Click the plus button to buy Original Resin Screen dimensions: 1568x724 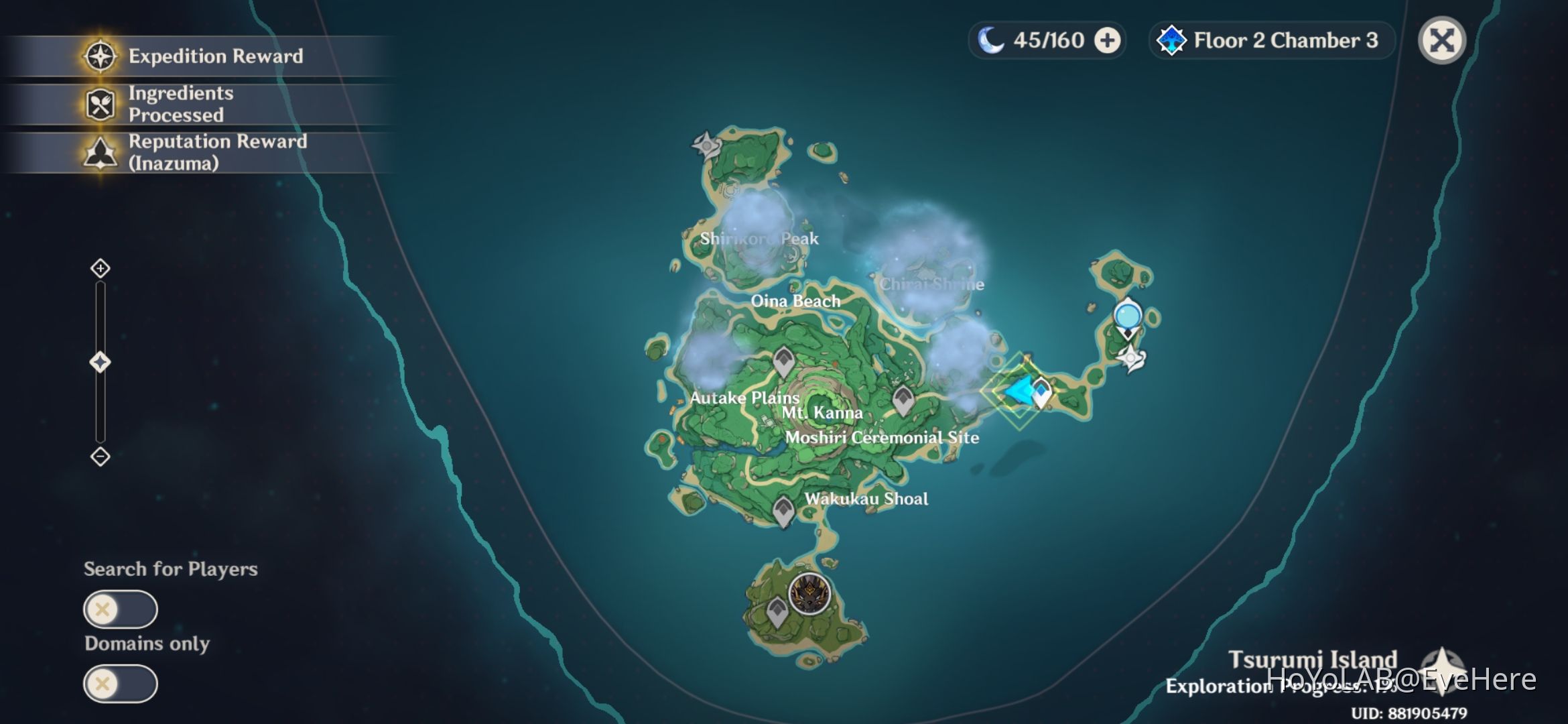click(1108, 40)
